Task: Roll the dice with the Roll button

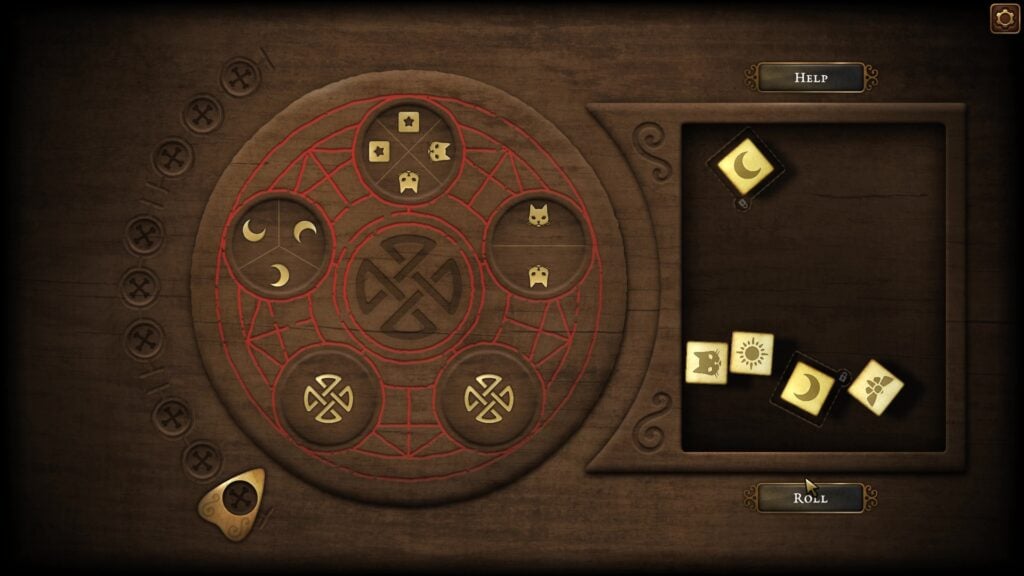Action: (x=810, y=497)
